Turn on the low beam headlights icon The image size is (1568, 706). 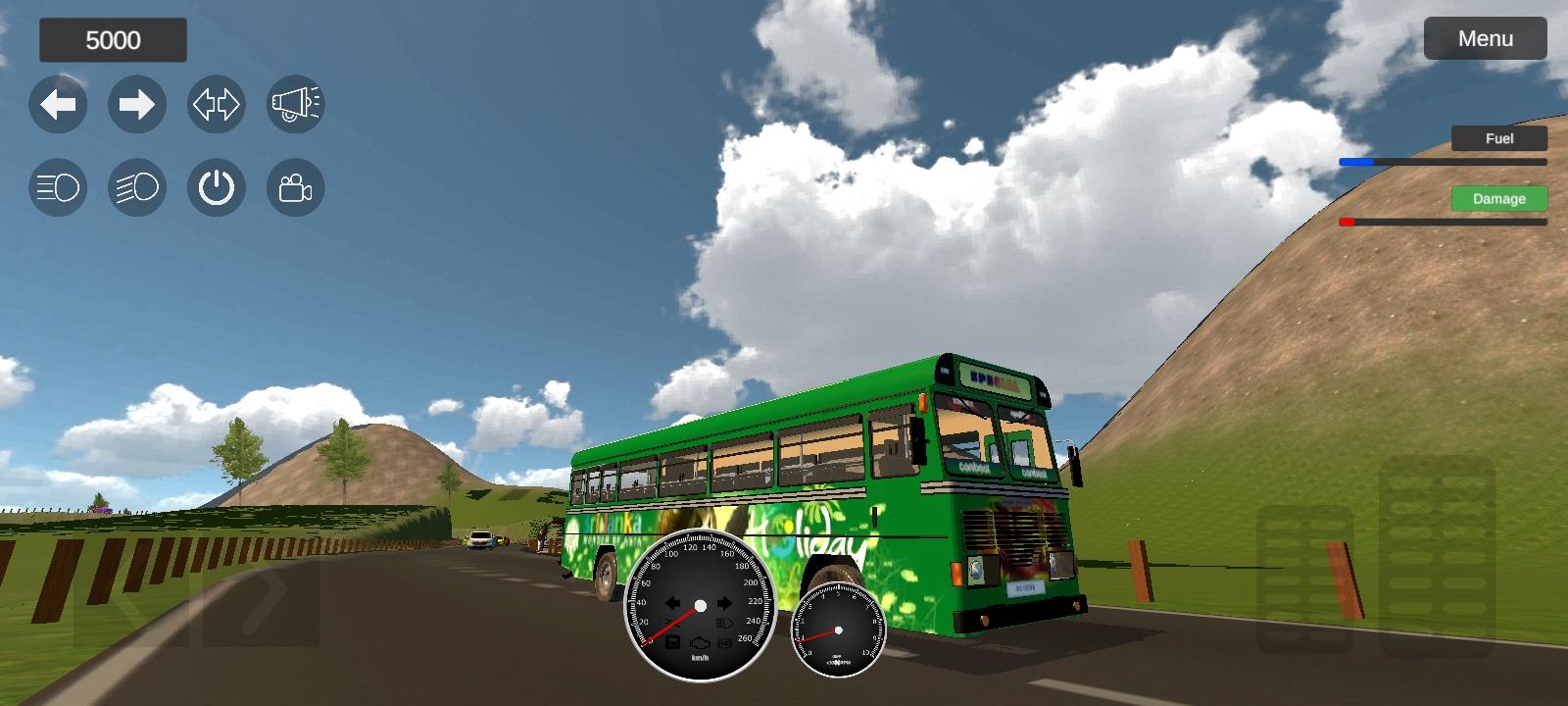coord(58,187)
